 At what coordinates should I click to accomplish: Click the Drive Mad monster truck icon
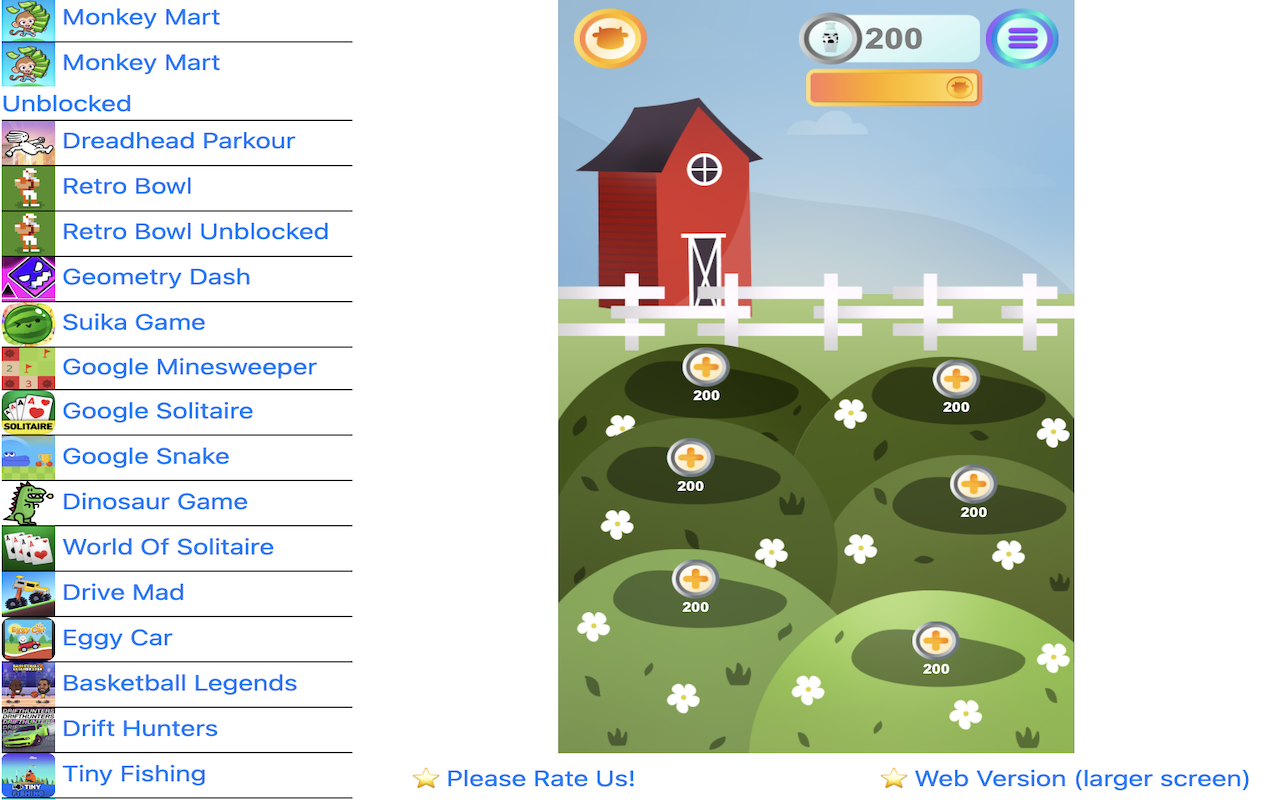tap(27, 594)
